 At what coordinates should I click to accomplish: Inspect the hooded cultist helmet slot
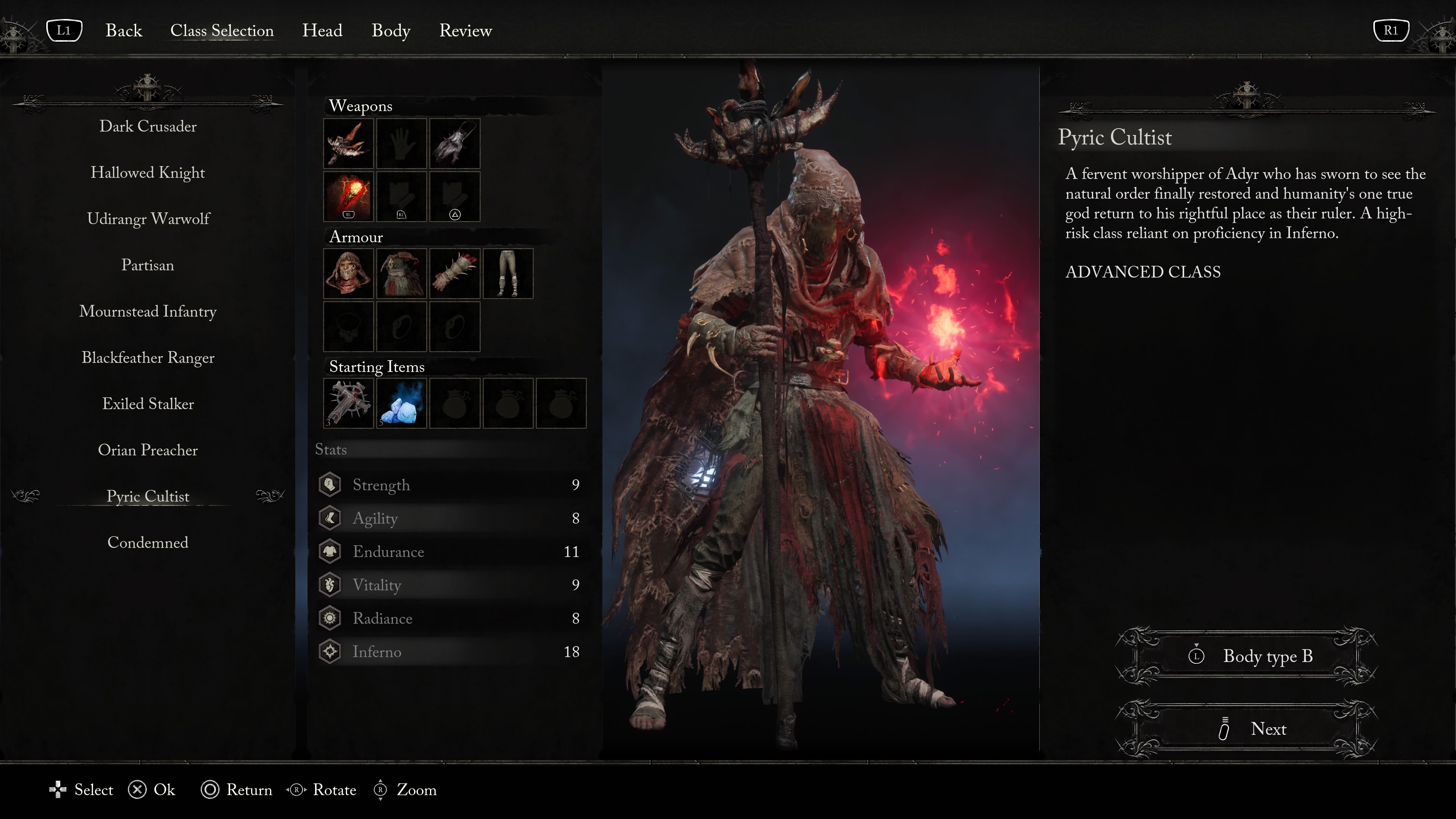click(x=348, y=273)
